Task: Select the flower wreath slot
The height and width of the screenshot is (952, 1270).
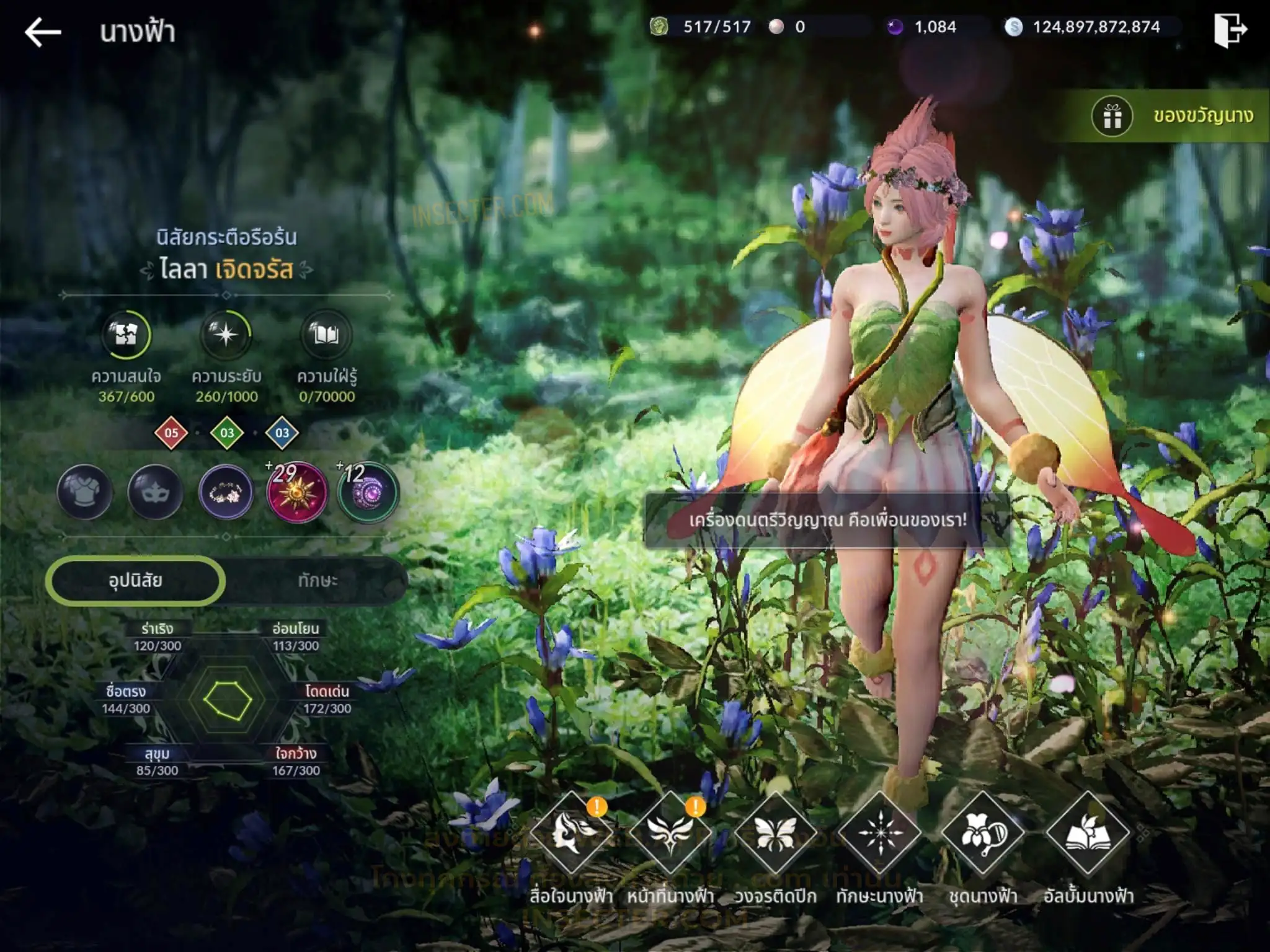Action: pos(226,492)
